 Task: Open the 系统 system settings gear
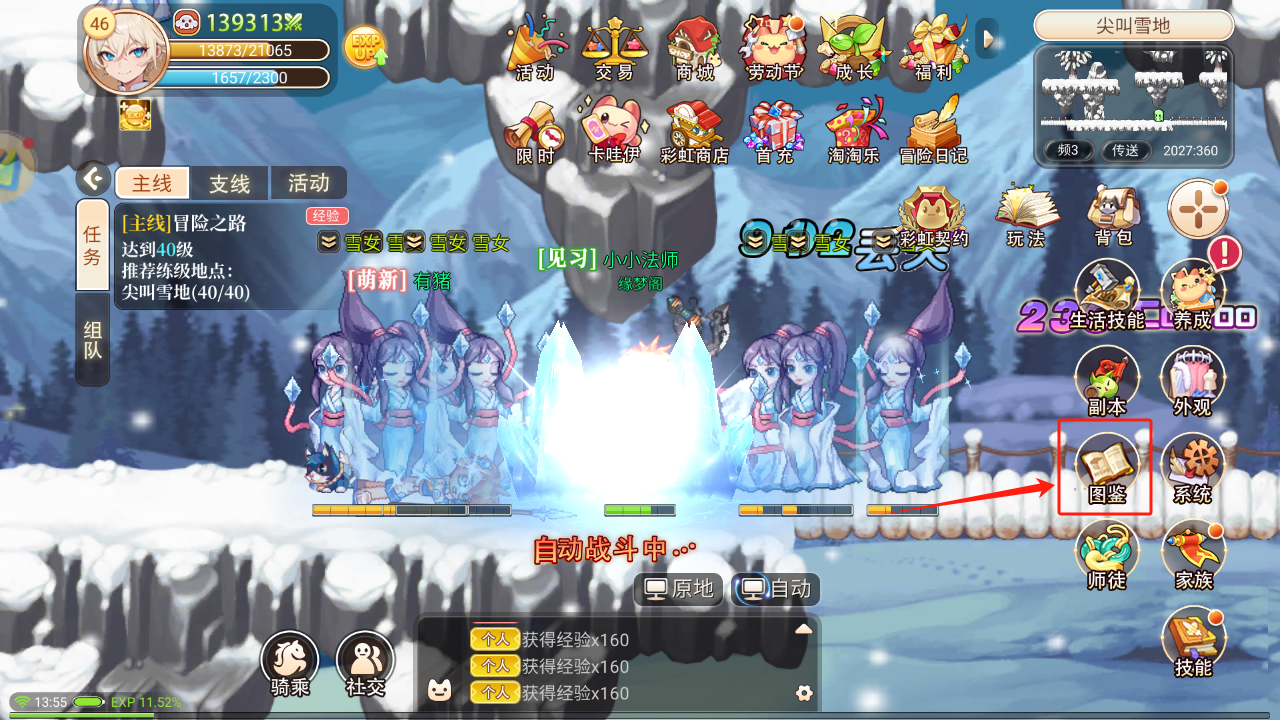(x=1192, y=467)
